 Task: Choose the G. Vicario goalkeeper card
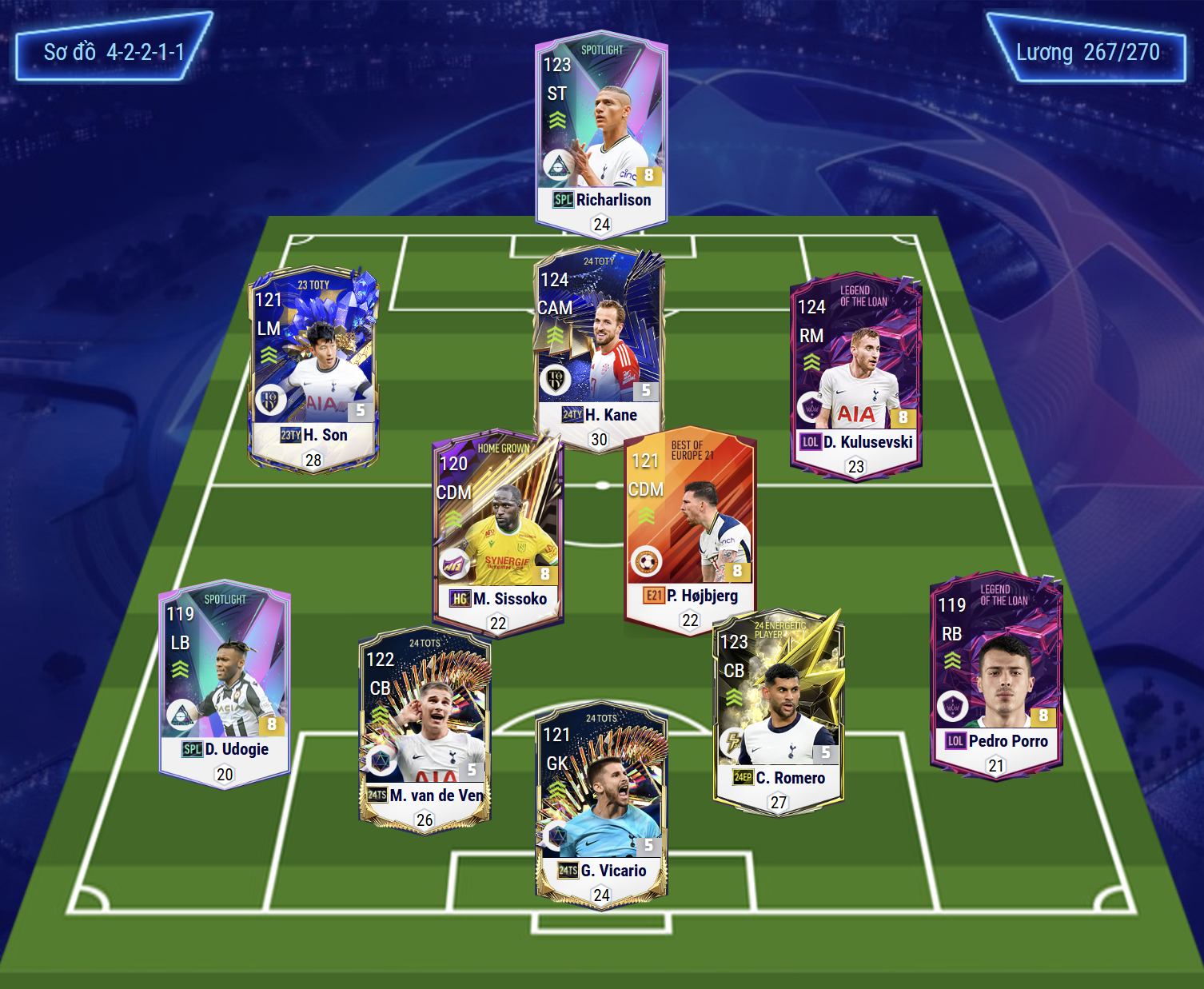[601, 804]
